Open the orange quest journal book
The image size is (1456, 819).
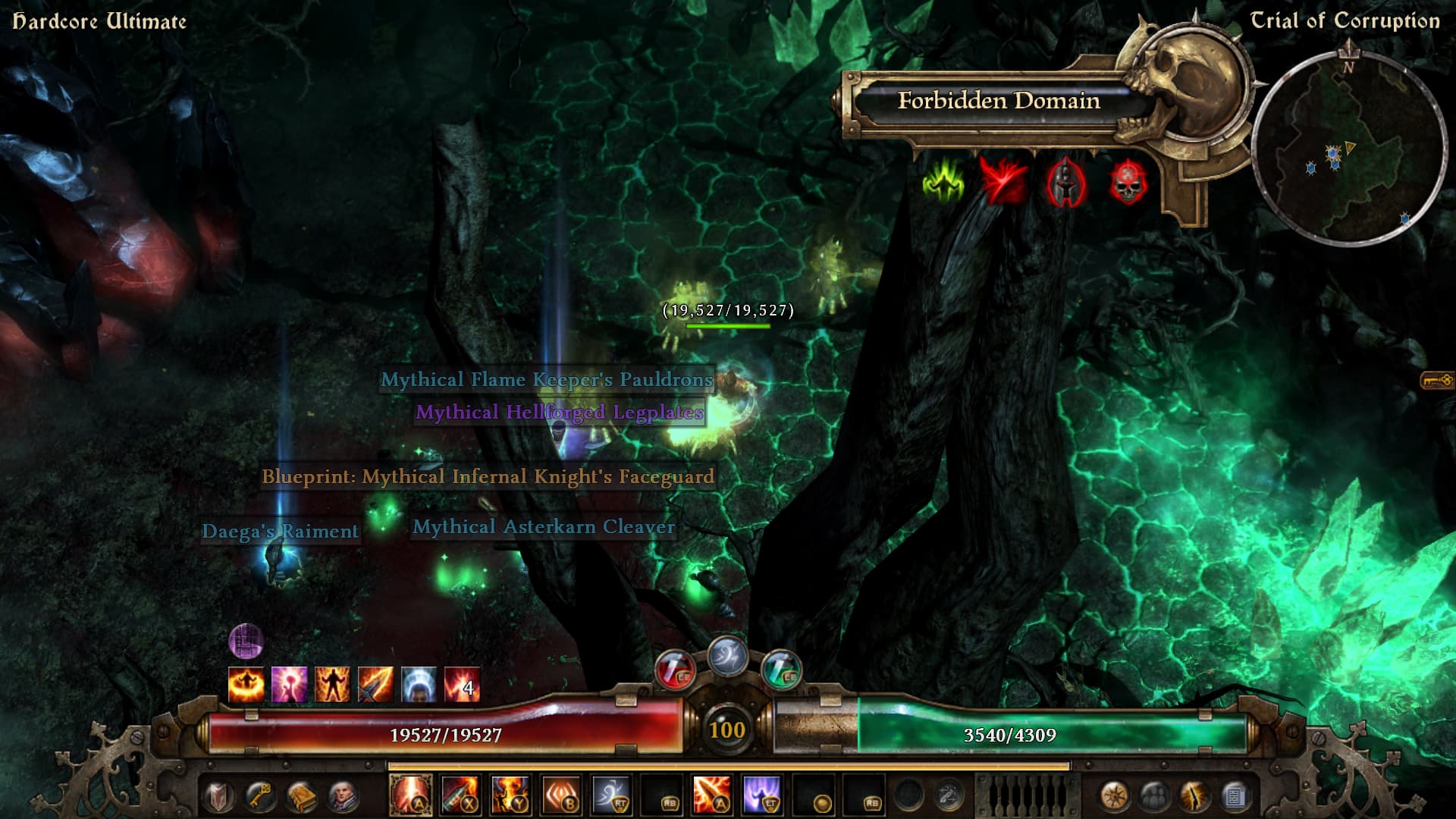(x=302, y=797)
